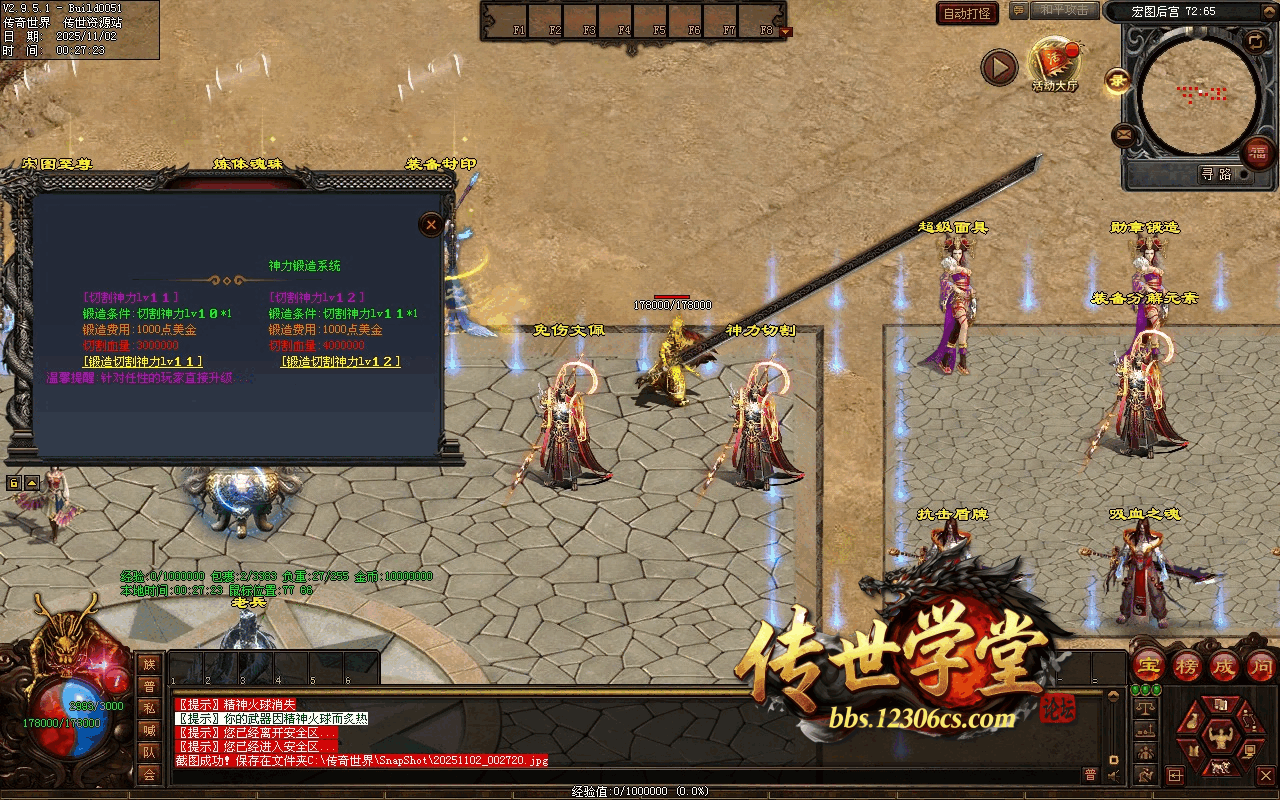Switch the 和平攻击 attack mode

[1063, 10]
